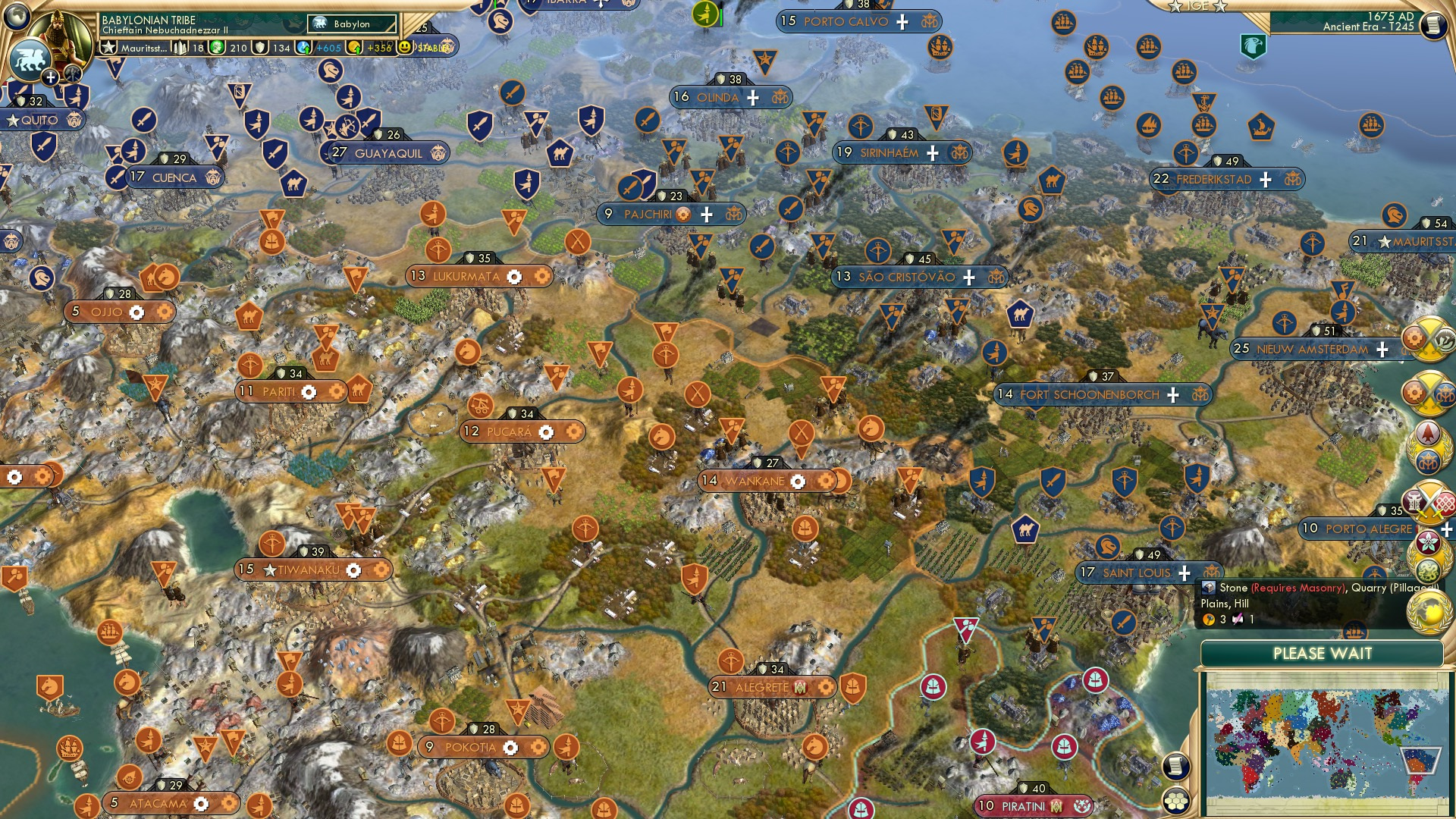The width and height of the screenshot is (1456, 819).
Task: Select the Babylon civilization box in the header
Action: [352, 24]
